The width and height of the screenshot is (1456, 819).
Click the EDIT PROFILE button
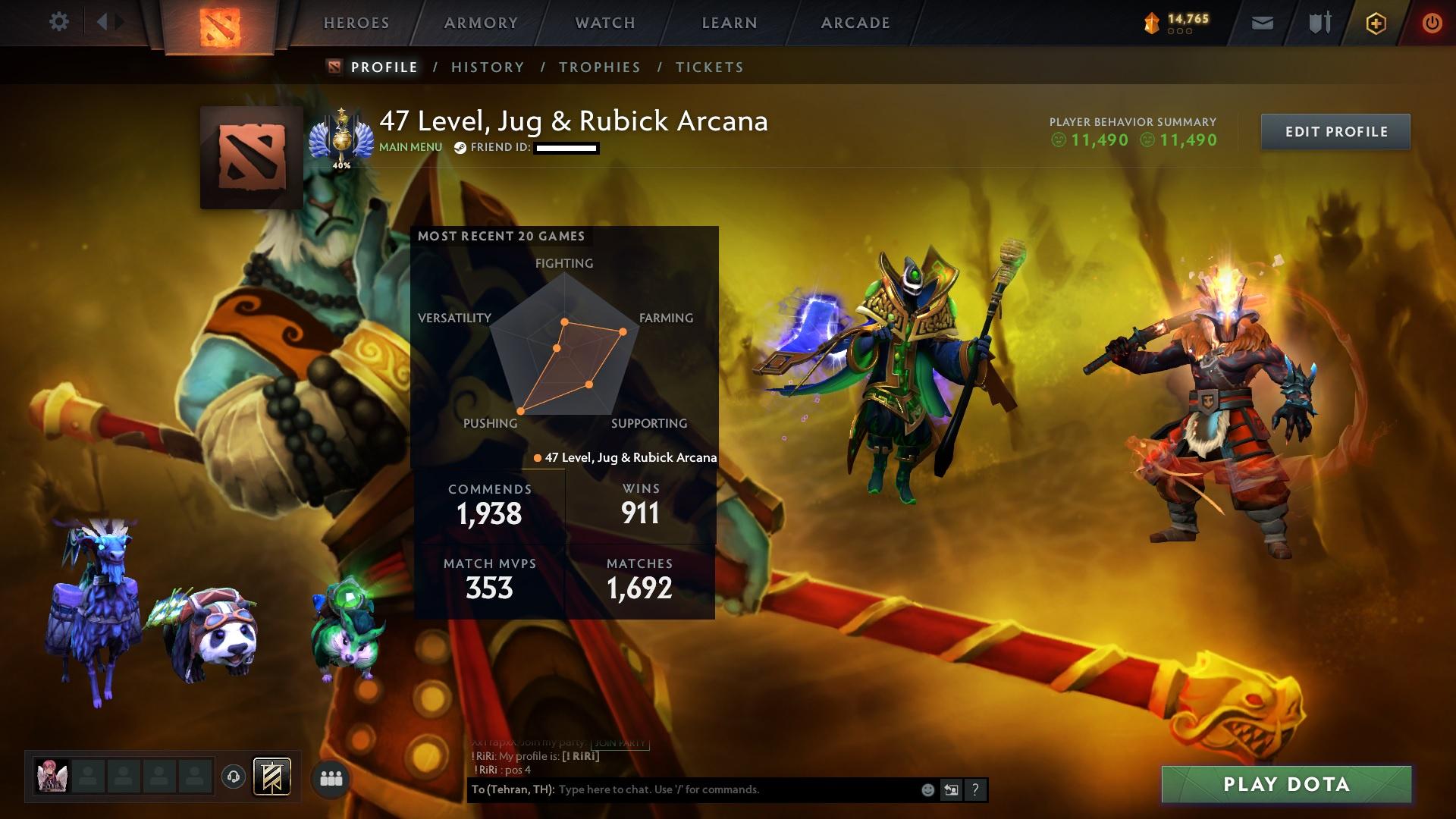pos(1335,131)
